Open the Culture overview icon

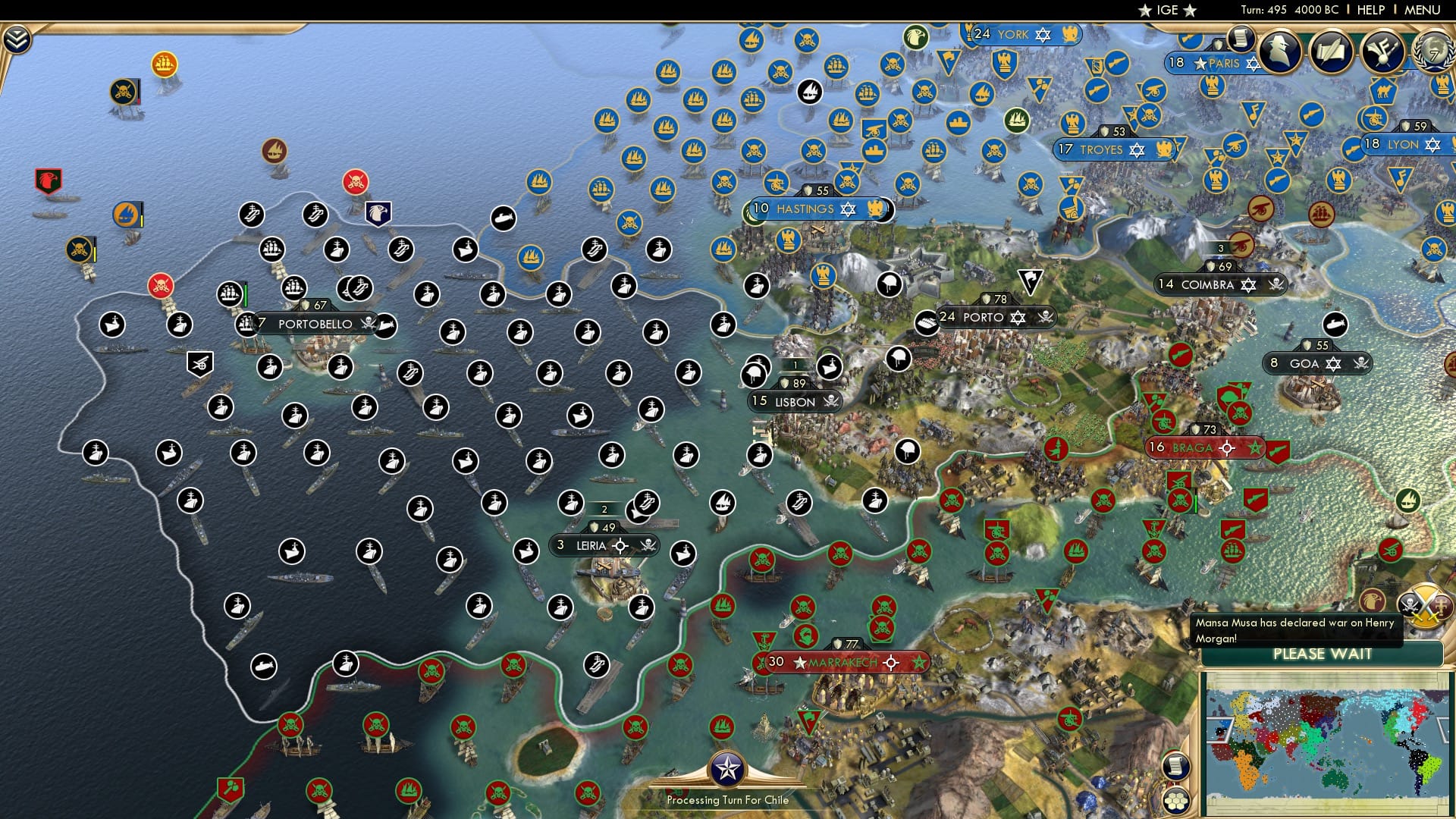pos(1382,52)
